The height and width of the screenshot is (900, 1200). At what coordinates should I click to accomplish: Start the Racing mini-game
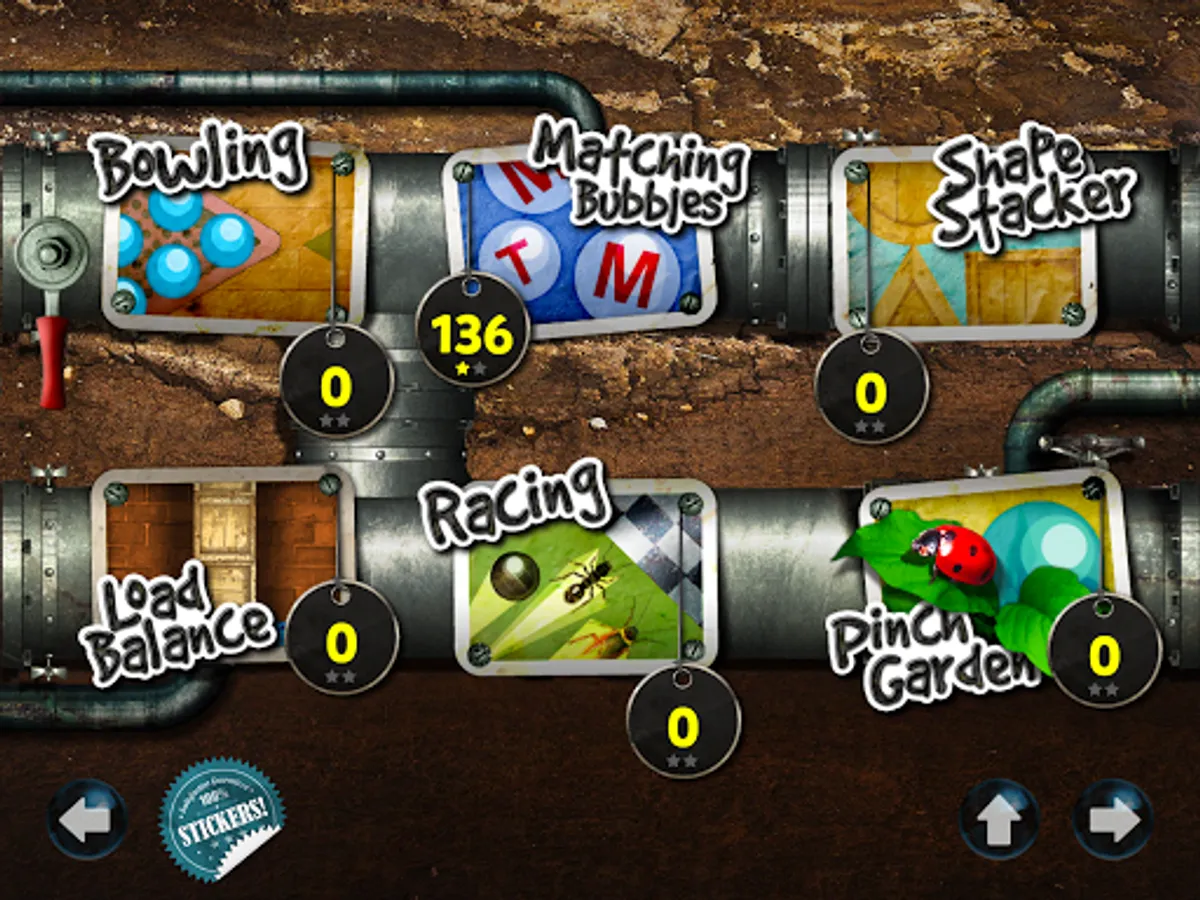[x=585, y=580]
